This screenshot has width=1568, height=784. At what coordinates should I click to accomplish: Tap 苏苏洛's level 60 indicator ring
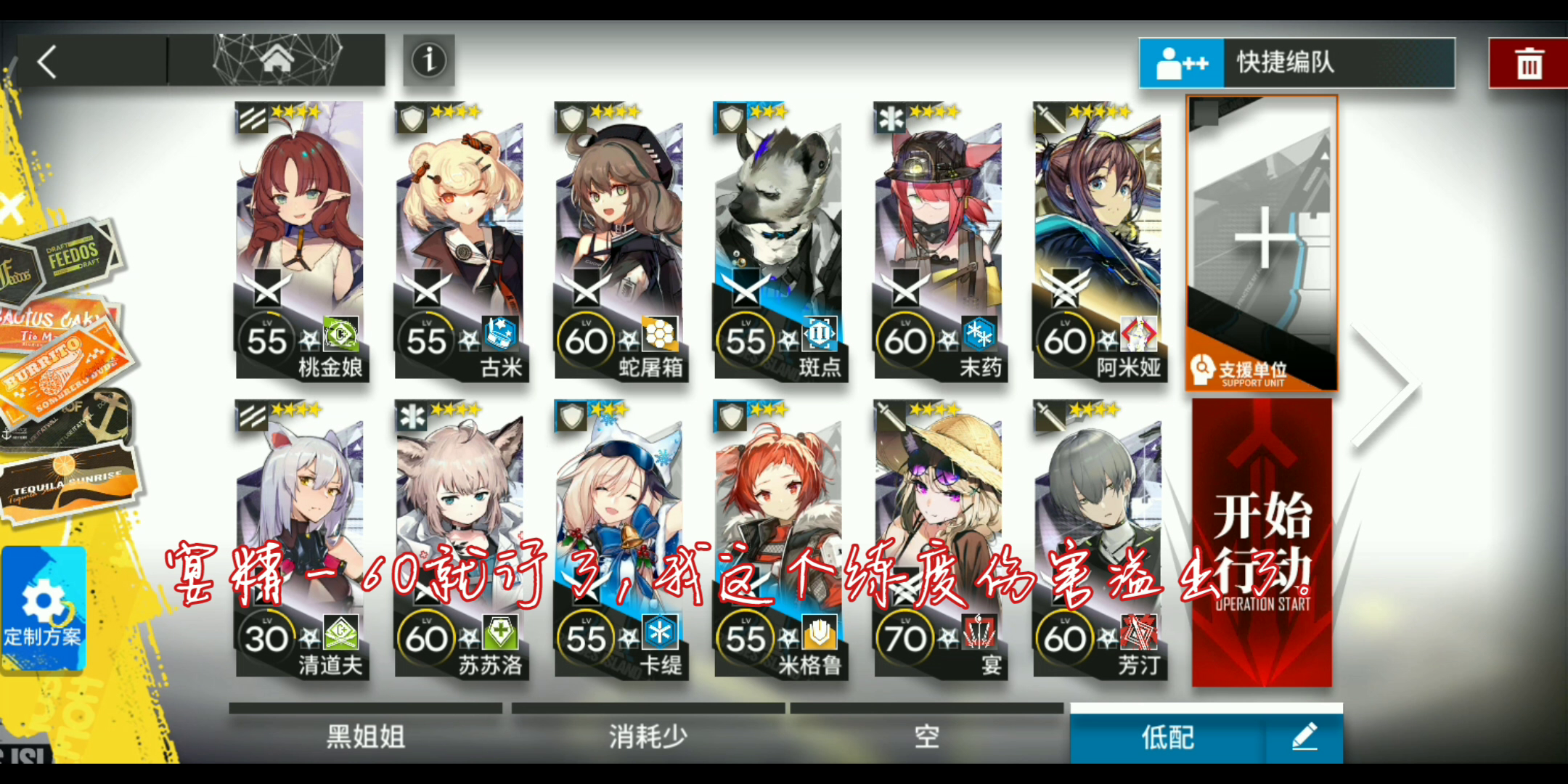[x=427, y=637]
